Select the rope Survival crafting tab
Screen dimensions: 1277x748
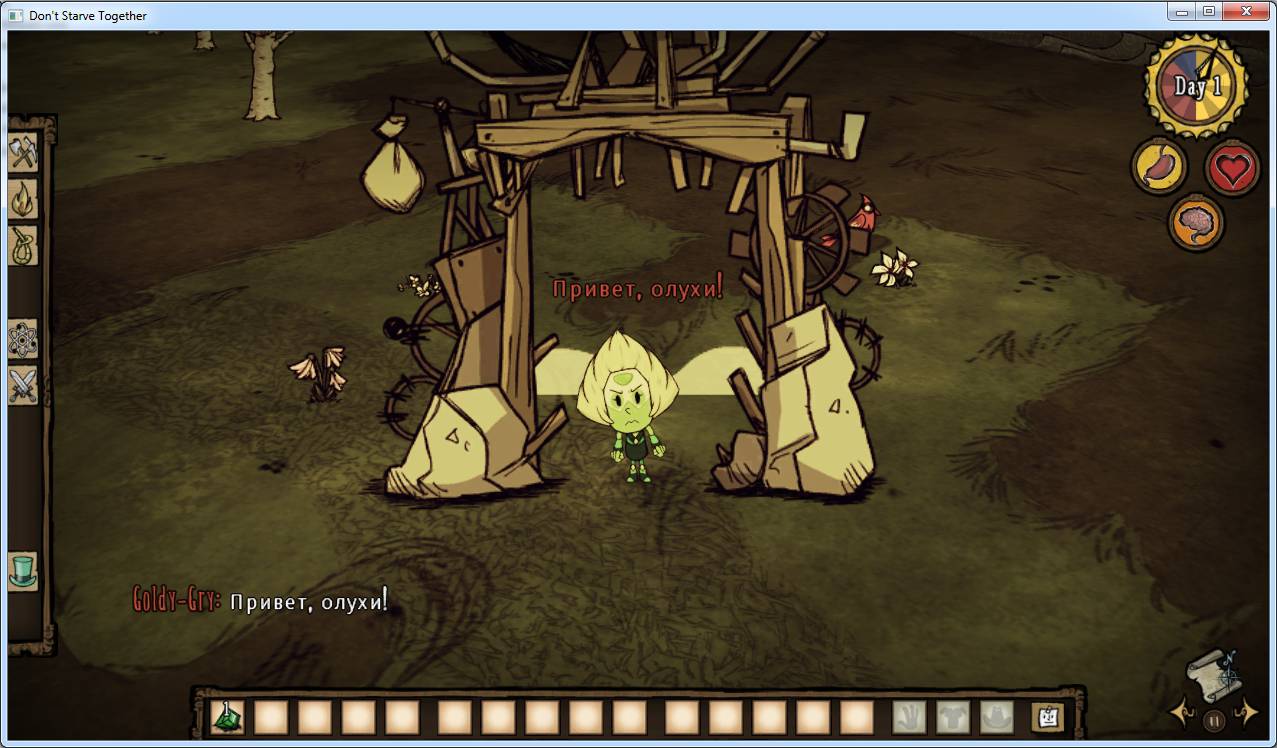pos(23,245)
